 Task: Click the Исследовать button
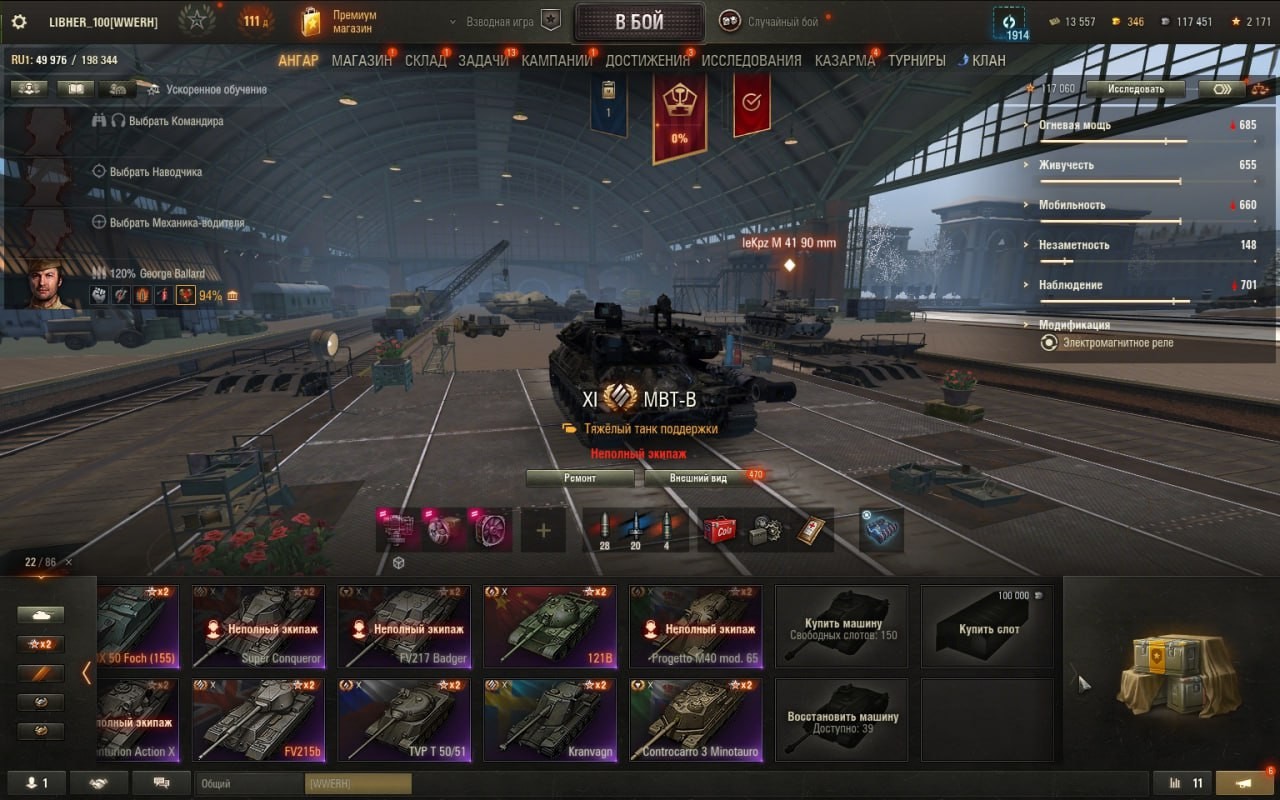tap(1135, 89)
